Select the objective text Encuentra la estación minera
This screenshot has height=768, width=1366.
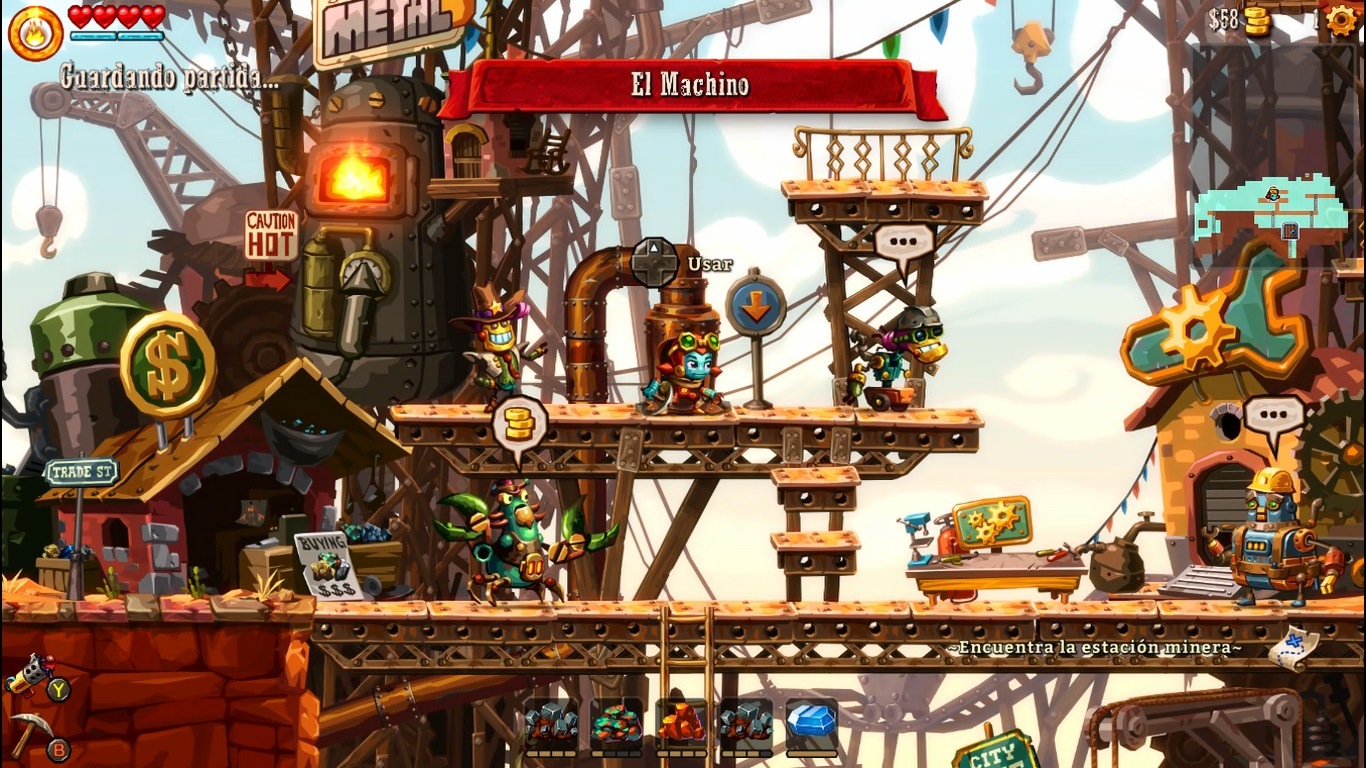coord(1094,648)
